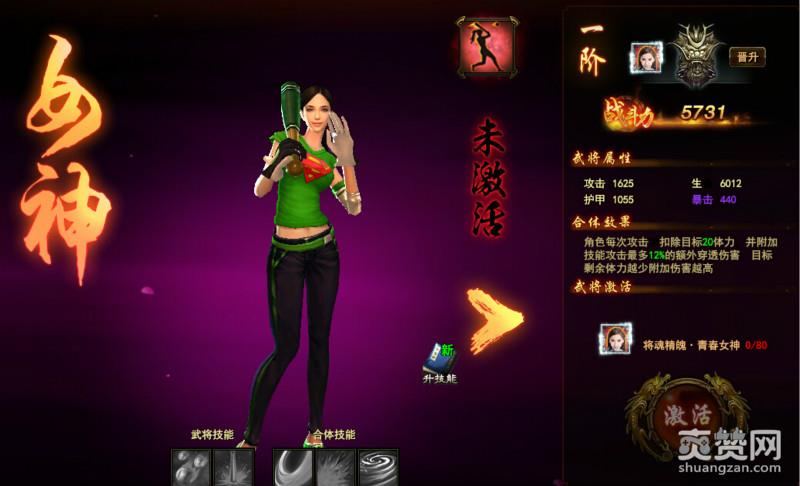Choose the radial explosion combo skill icon
Screen dimensions: 800x486
click(x=336, y=467)
